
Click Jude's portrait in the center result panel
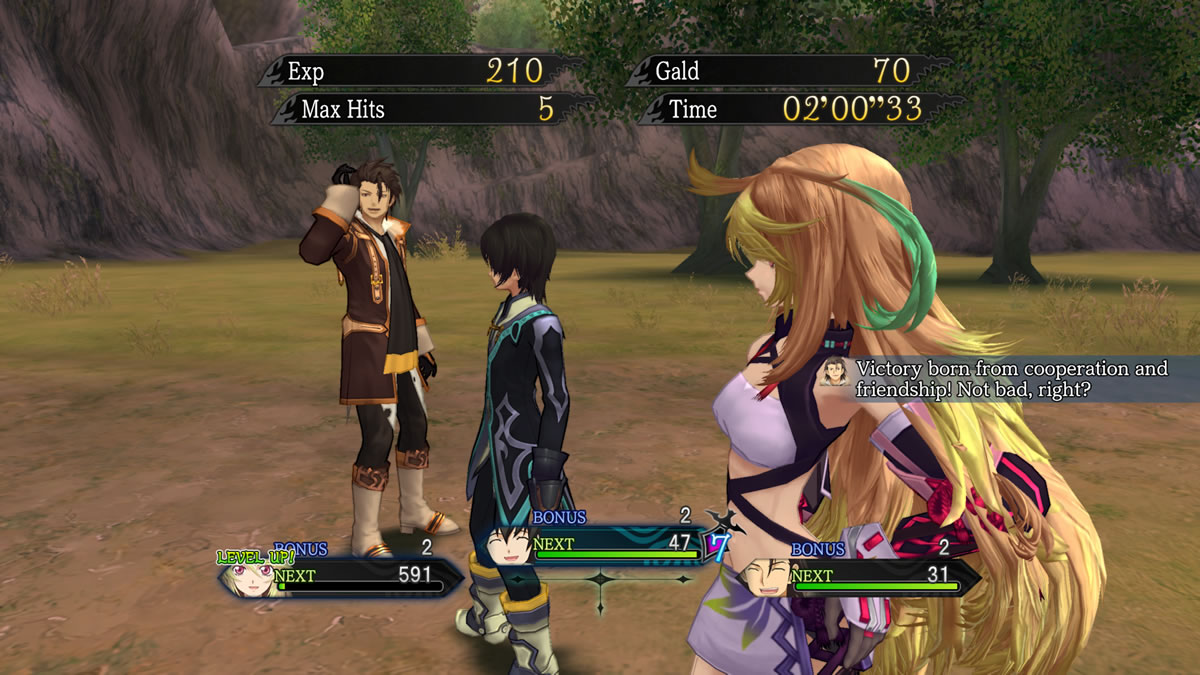click(507, 546)
